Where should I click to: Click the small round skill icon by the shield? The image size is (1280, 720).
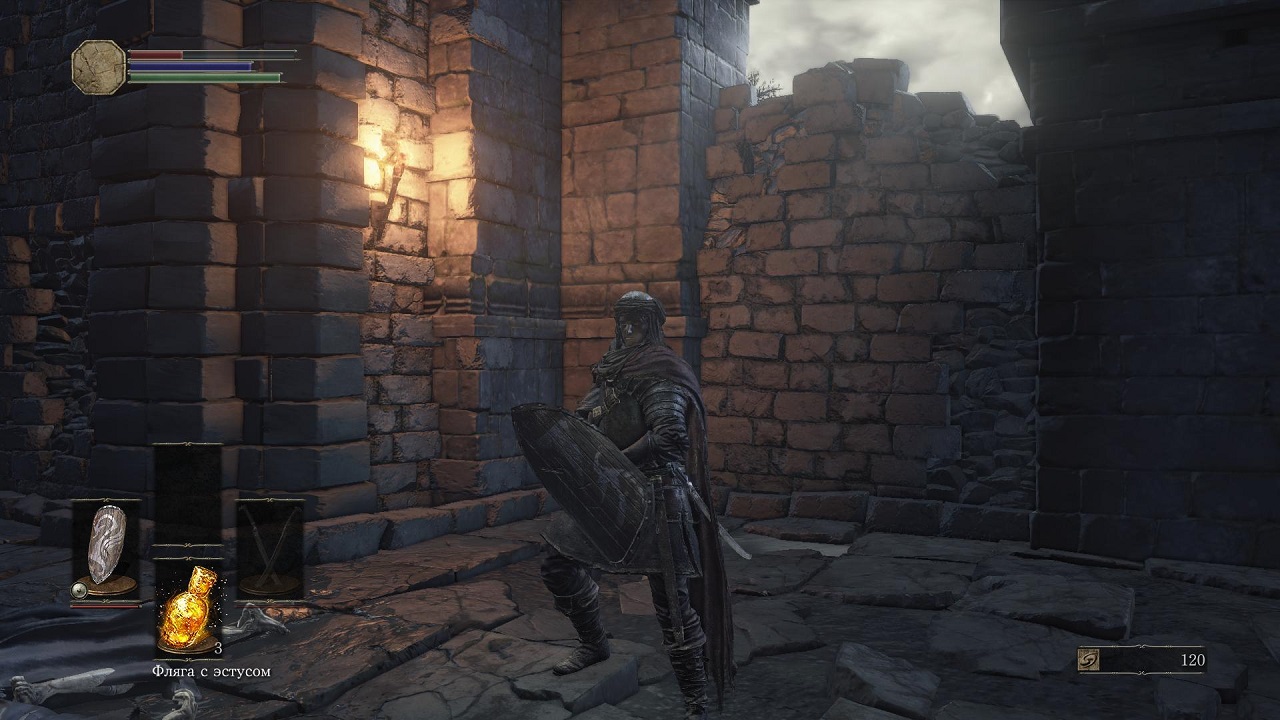pyautogui.click(x=76, y=591)
